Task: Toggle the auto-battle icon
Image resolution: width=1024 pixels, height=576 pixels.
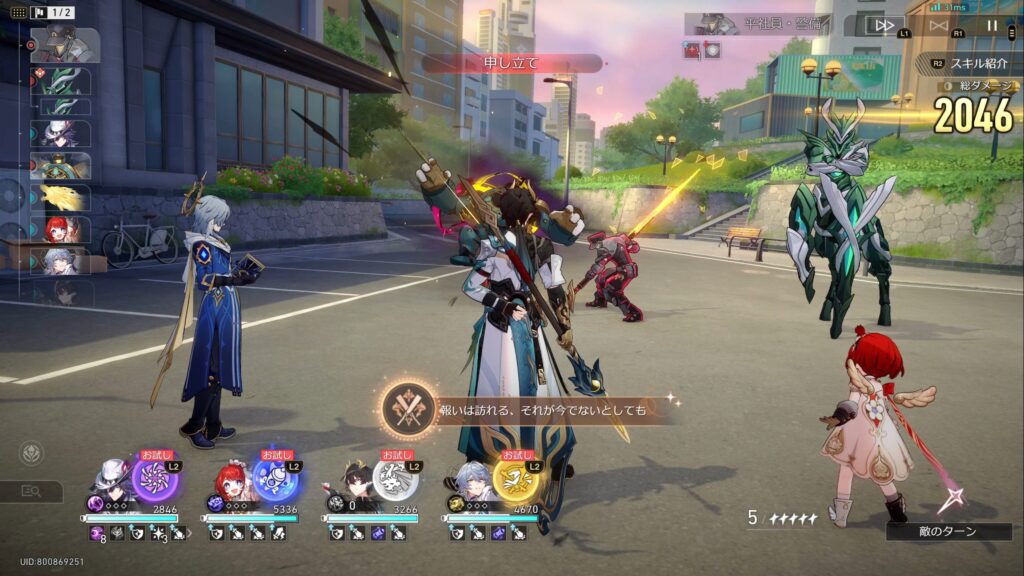Action: (x=938, y=25)
